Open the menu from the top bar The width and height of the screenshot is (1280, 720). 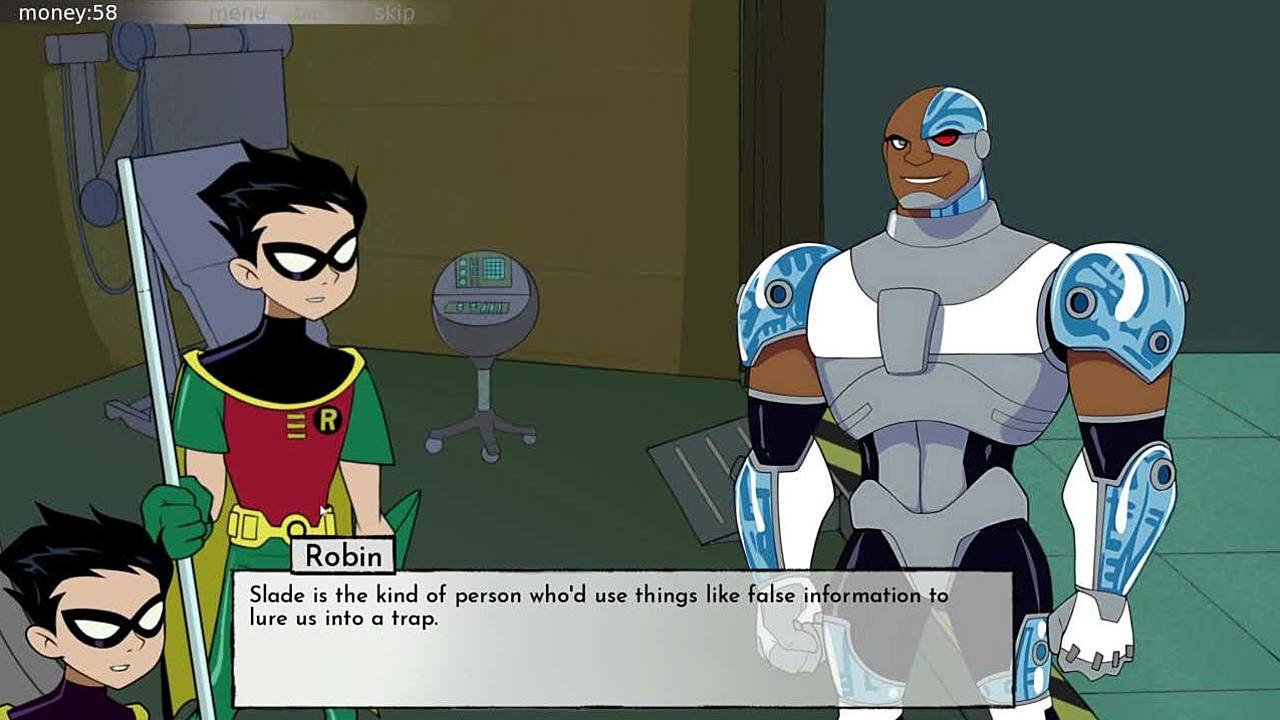[x=237, y=13]
